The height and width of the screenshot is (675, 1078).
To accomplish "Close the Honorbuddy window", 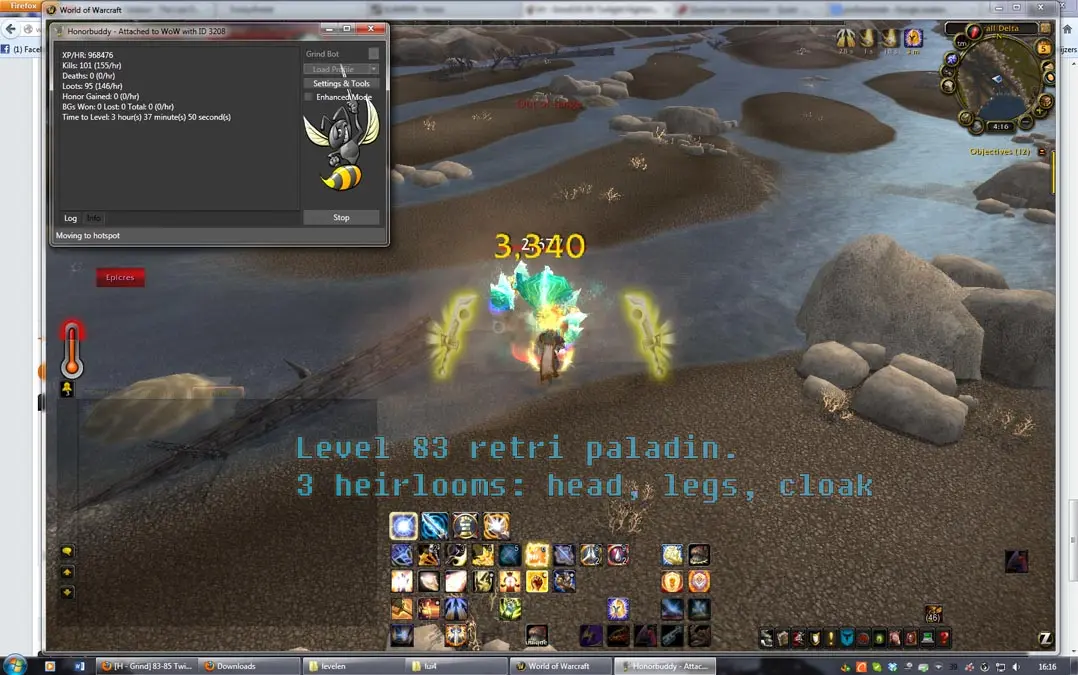I will point(371,30).
